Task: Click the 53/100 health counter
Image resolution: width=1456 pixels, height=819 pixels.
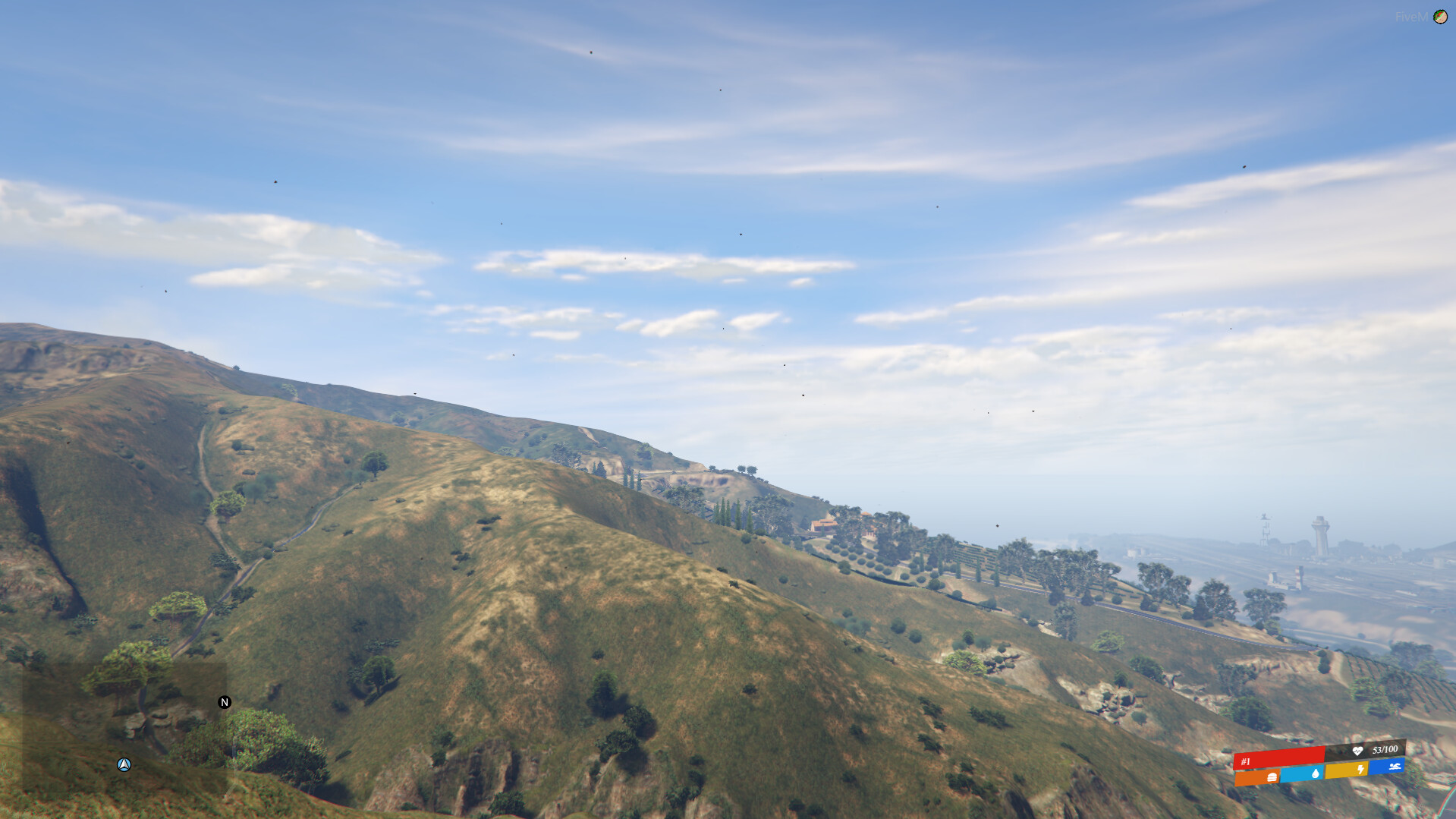Action: pyautogui.click(x=1385, y=749)
